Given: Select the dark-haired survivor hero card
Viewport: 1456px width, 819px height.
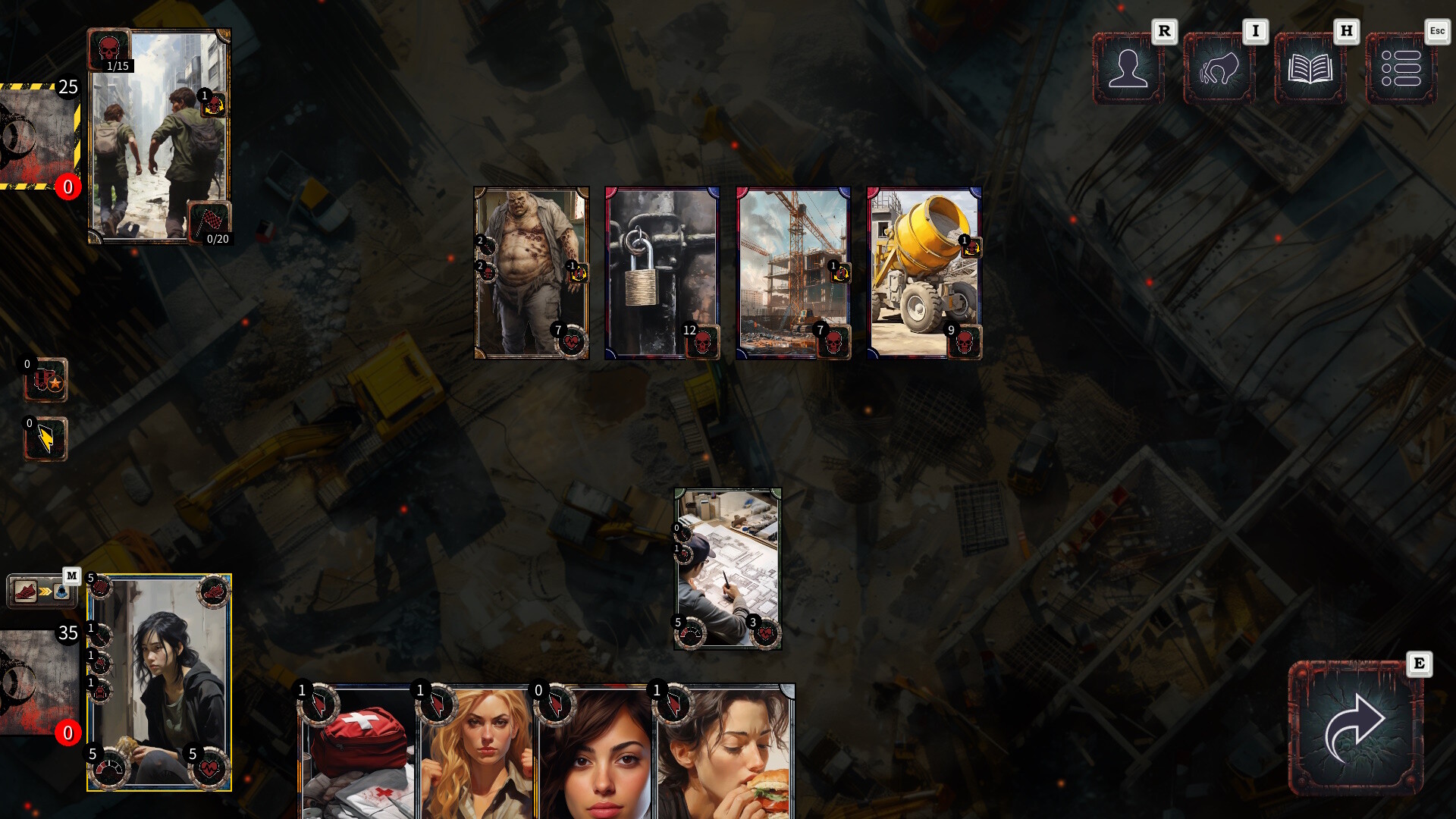Looking at the screenshot, I should click(159, 682).
